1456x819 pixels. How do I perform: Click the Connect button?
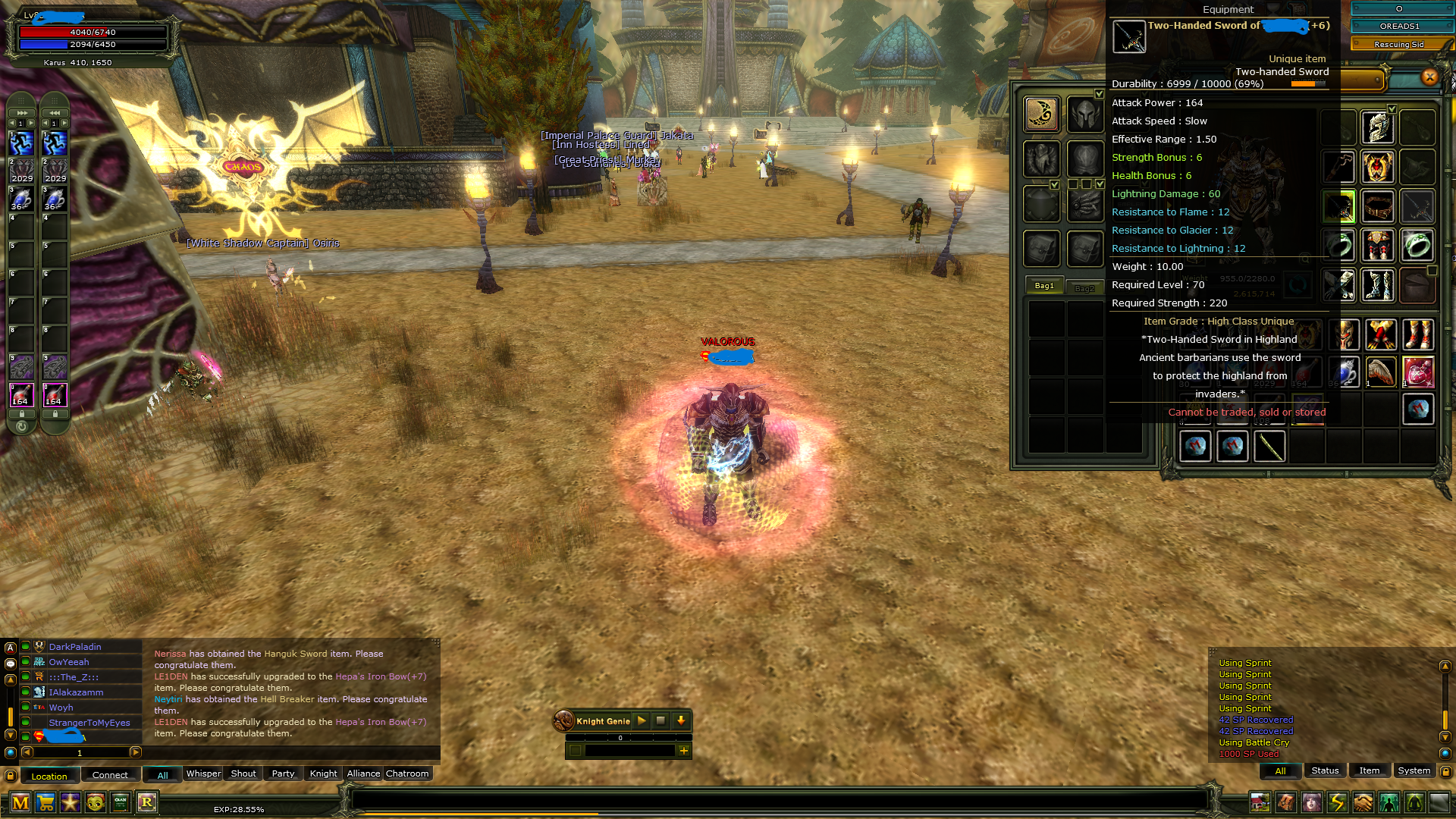pyautogui.click(x=110, y=775)
